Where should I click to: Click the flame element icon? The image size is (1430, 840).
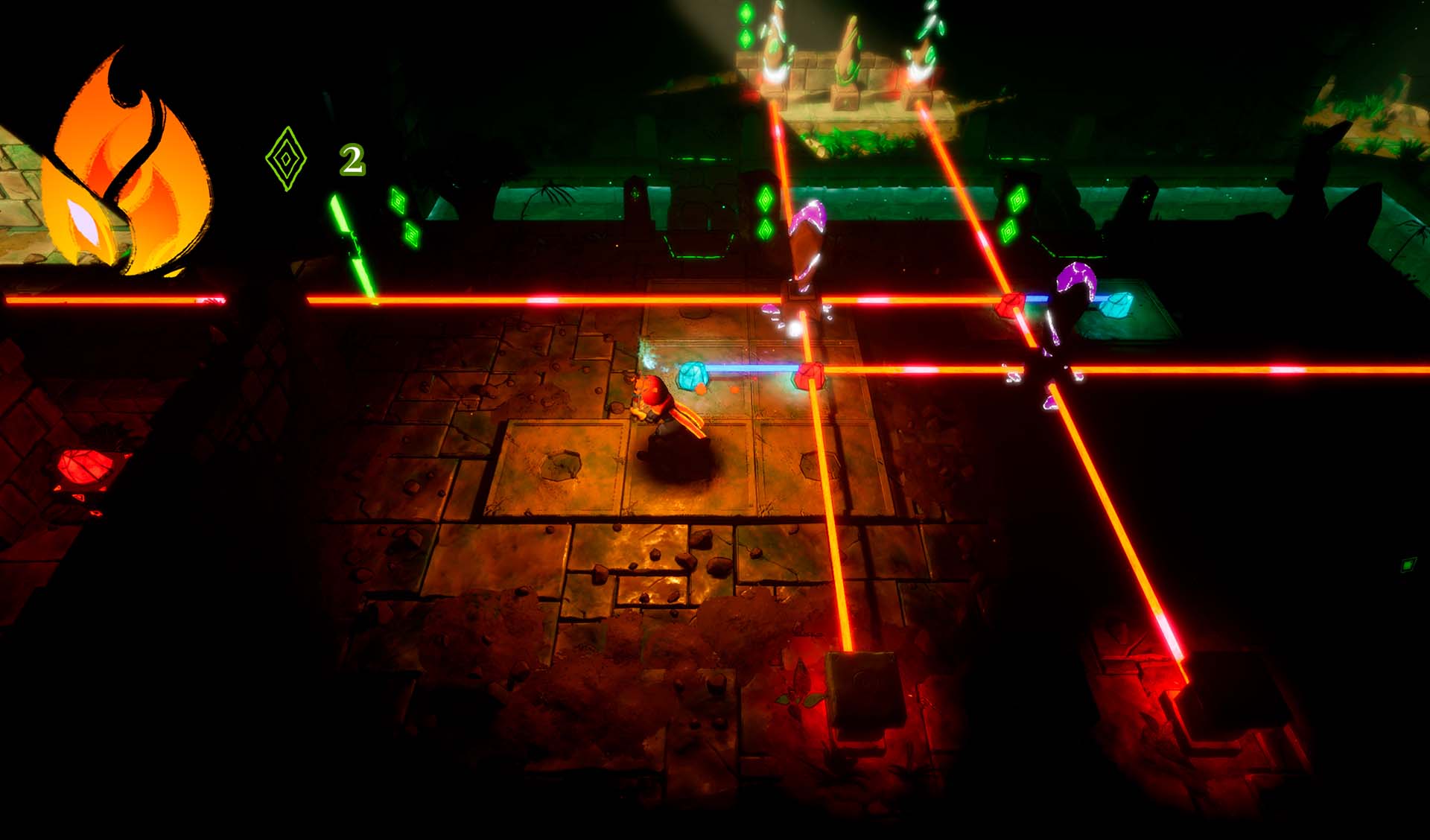point(124,170)
